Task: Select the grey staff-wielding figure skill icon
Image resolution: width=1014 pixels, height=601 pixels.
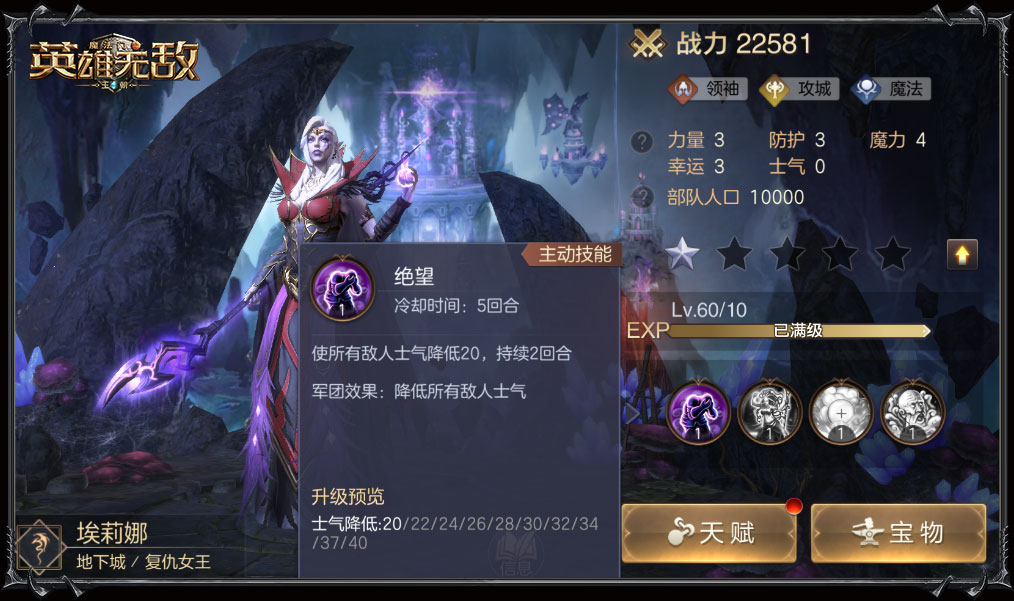Action: click(769, 411)
